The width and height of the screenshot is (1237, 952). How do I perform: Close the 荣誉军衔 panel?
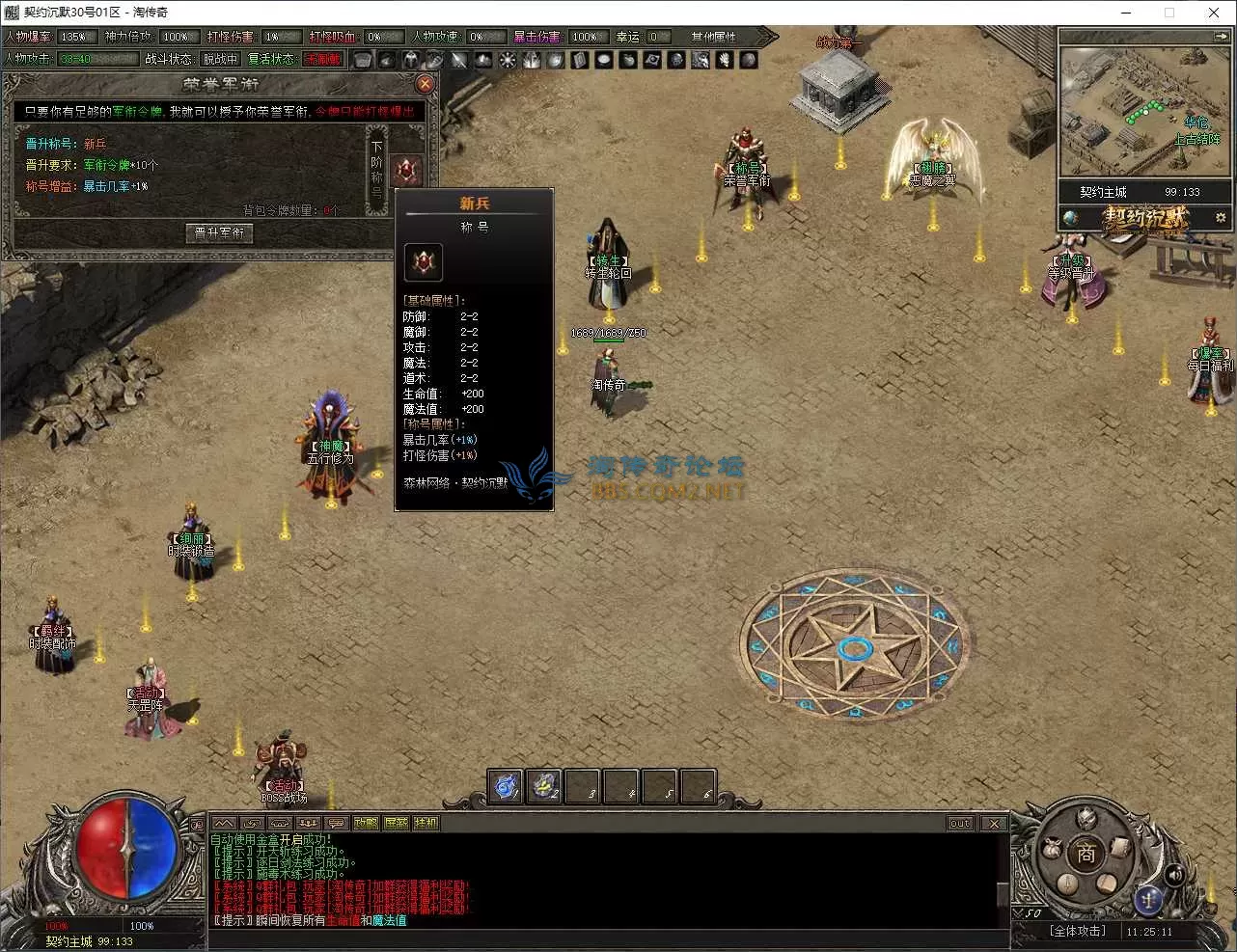click(425, 84)
